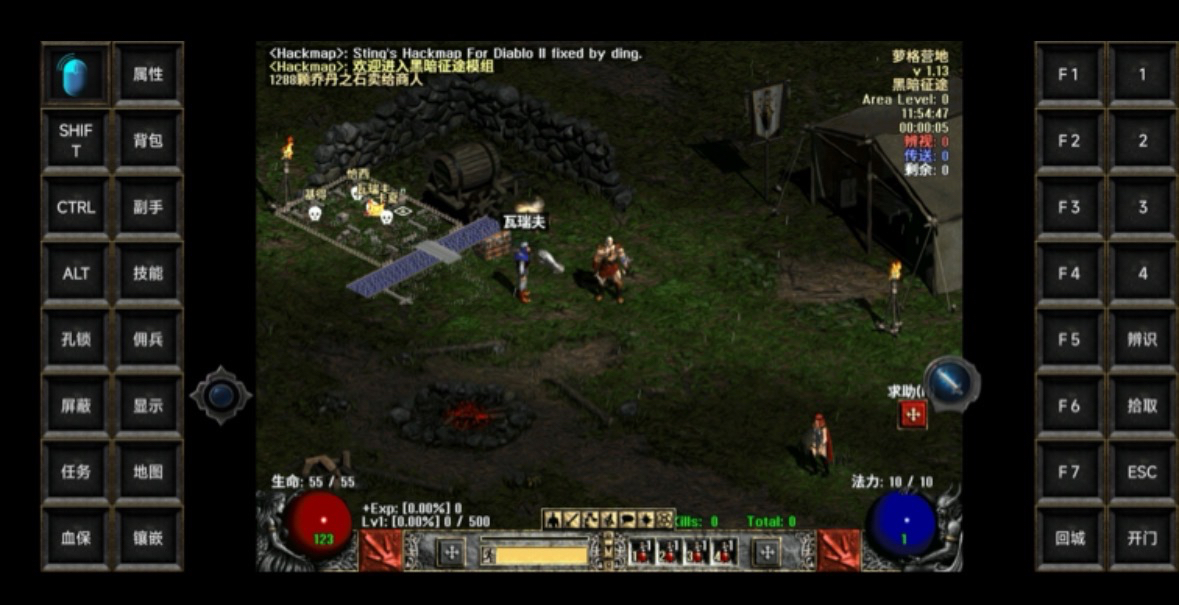Tap the F5 hotkey button
This screenshot has height=605, width=1179.
(x=1069, y=339)
